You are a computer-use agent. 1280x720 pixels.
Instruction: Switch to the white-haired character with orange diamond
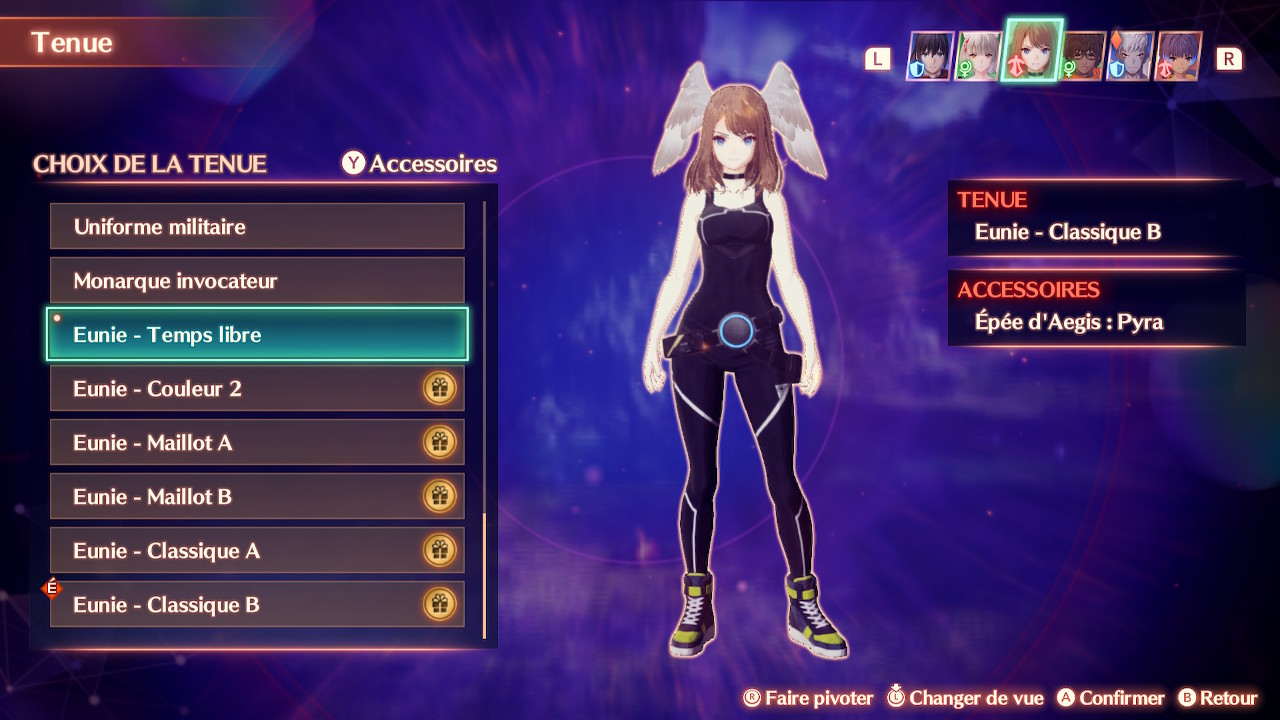point(1131,56)
